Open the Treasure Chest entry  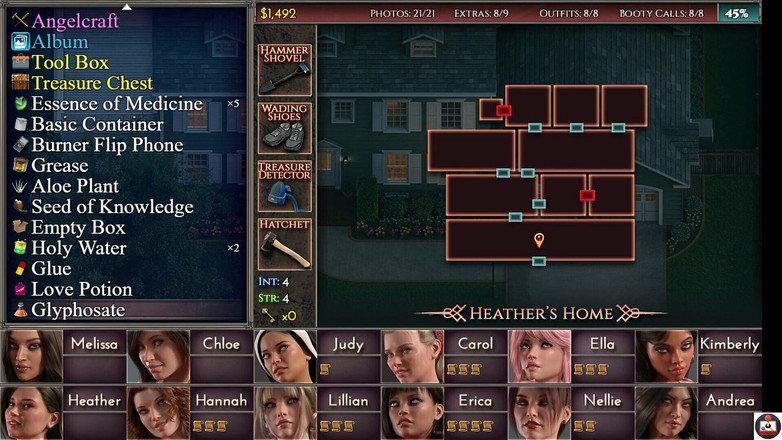pyautogui.click(x=92, y=83)
